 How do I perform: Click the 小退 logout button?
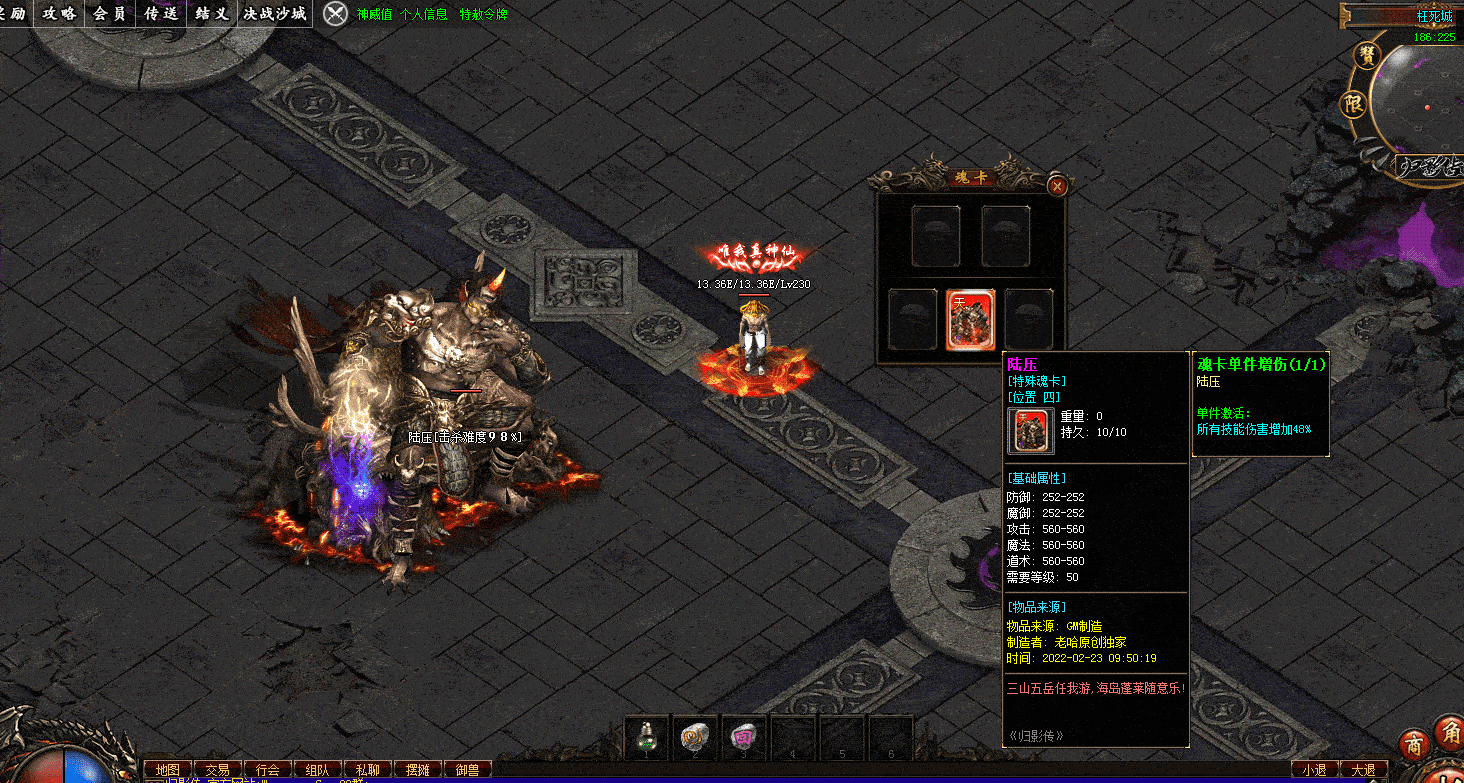click(1314, 770)
